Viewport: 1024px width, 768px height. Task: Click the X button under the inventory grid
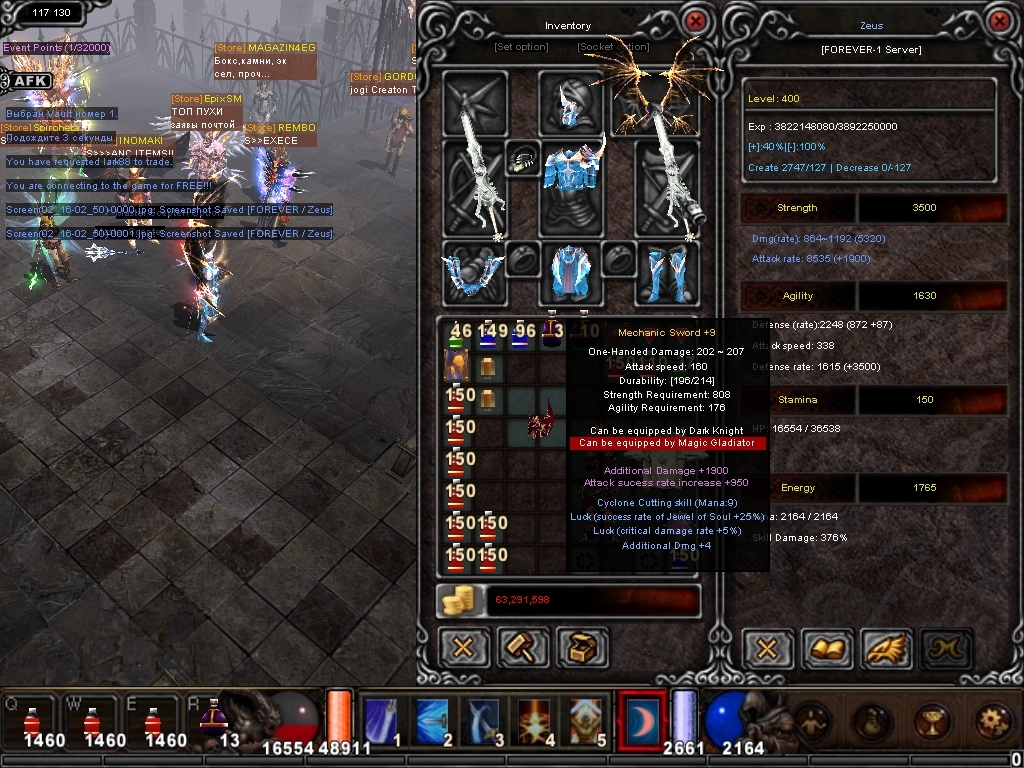point(464,648)
